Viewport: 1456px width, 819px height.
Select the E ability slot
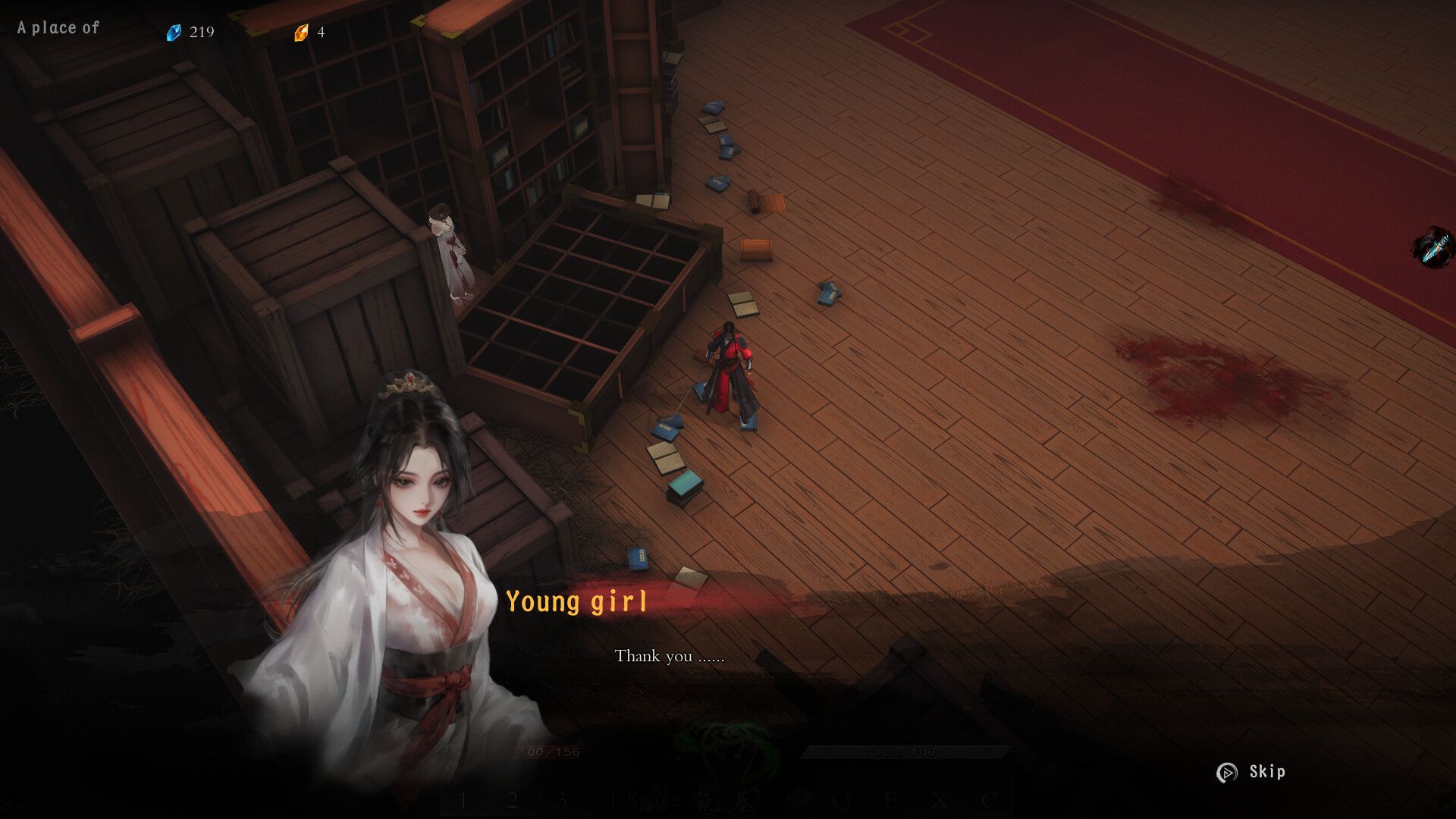click(890, 799)
